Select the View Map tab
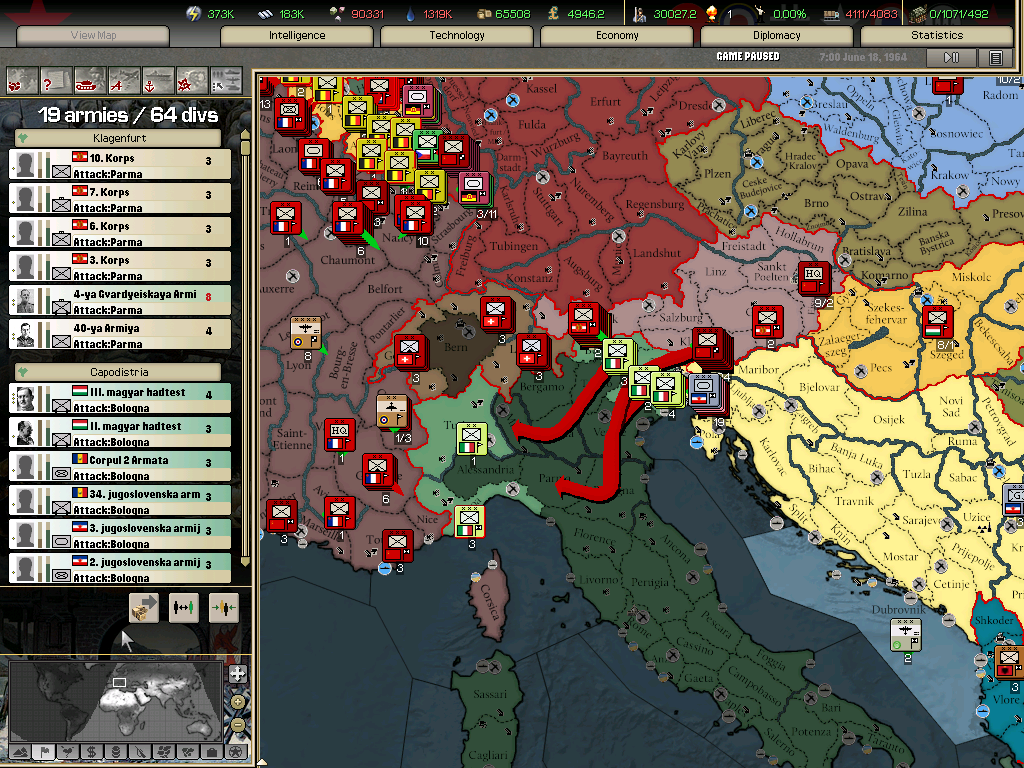This screenshot has height=768, width=1024. tap(93, 36)
